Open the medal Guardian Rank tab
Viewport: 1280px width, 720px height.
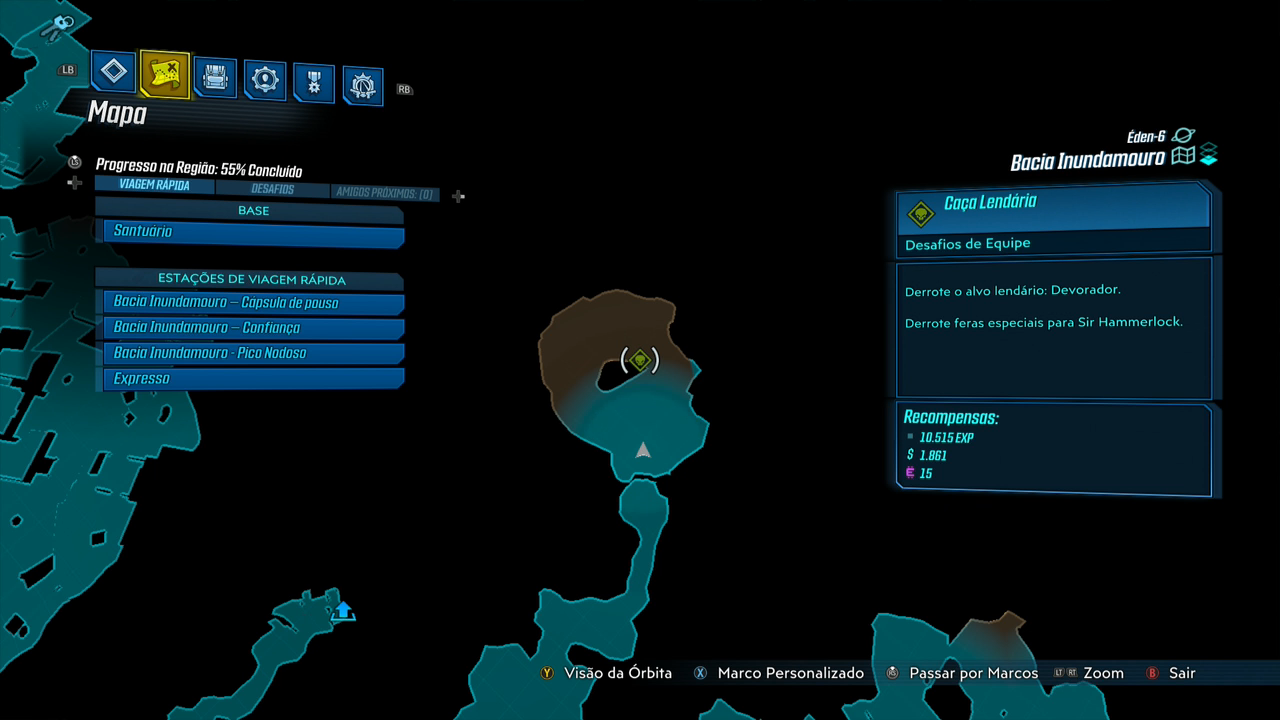(x=314, y=83)
